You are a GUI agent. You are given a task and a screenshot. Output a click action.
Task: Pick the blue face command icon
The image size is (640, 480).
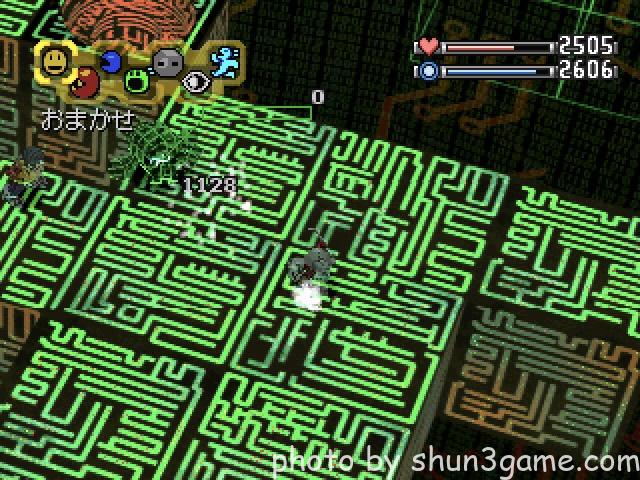click(111, 62)
